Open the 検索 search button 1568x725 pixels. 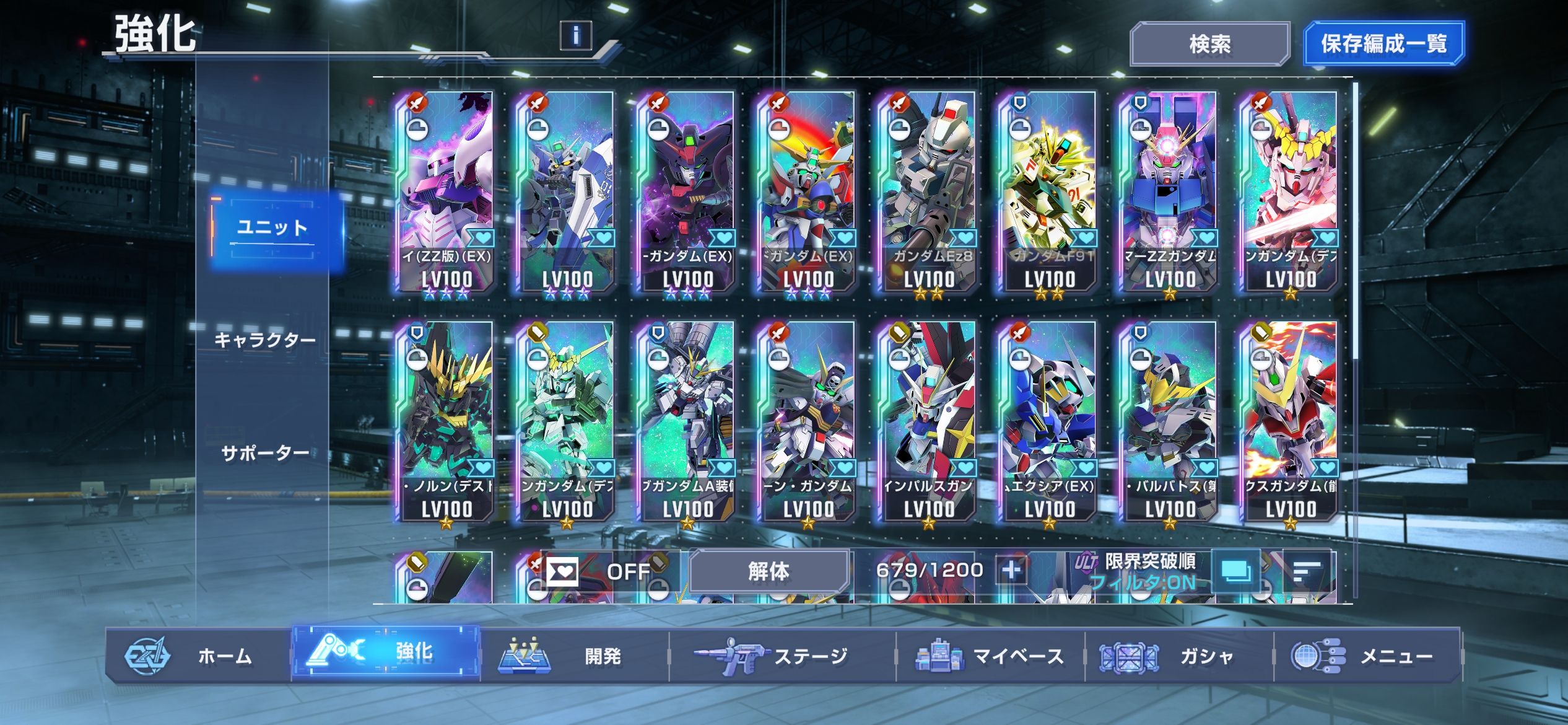click(x=1209, y=44)
